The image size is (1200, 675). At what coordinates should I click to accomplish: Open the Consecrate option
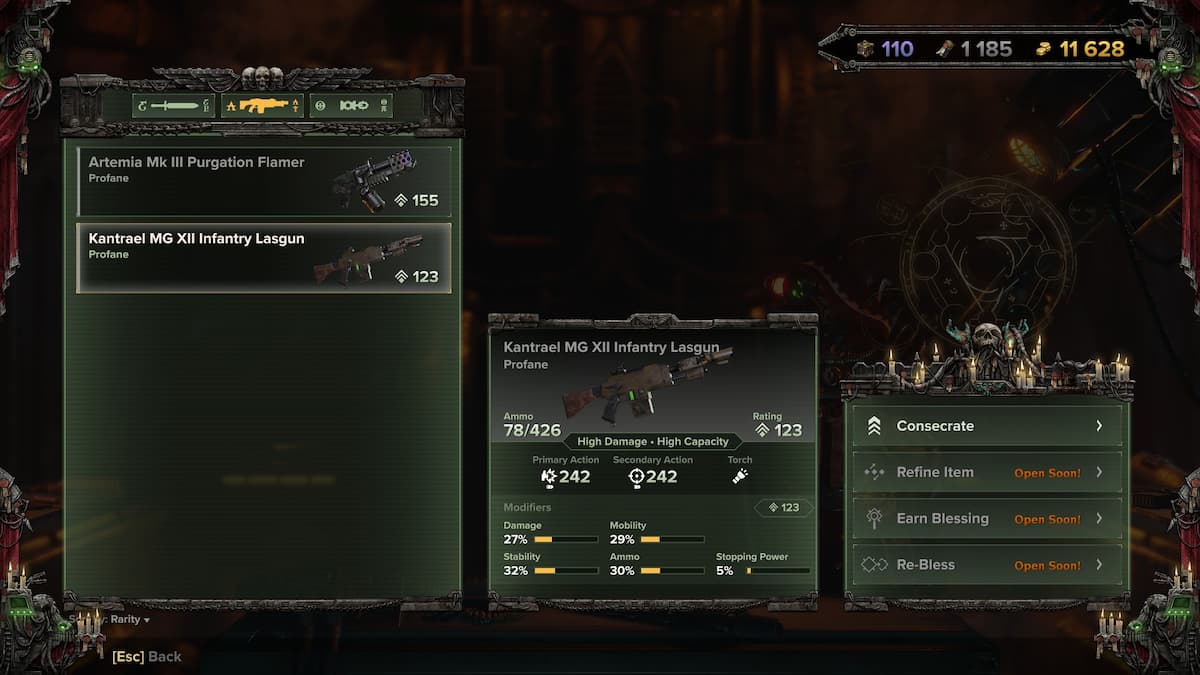987,426
